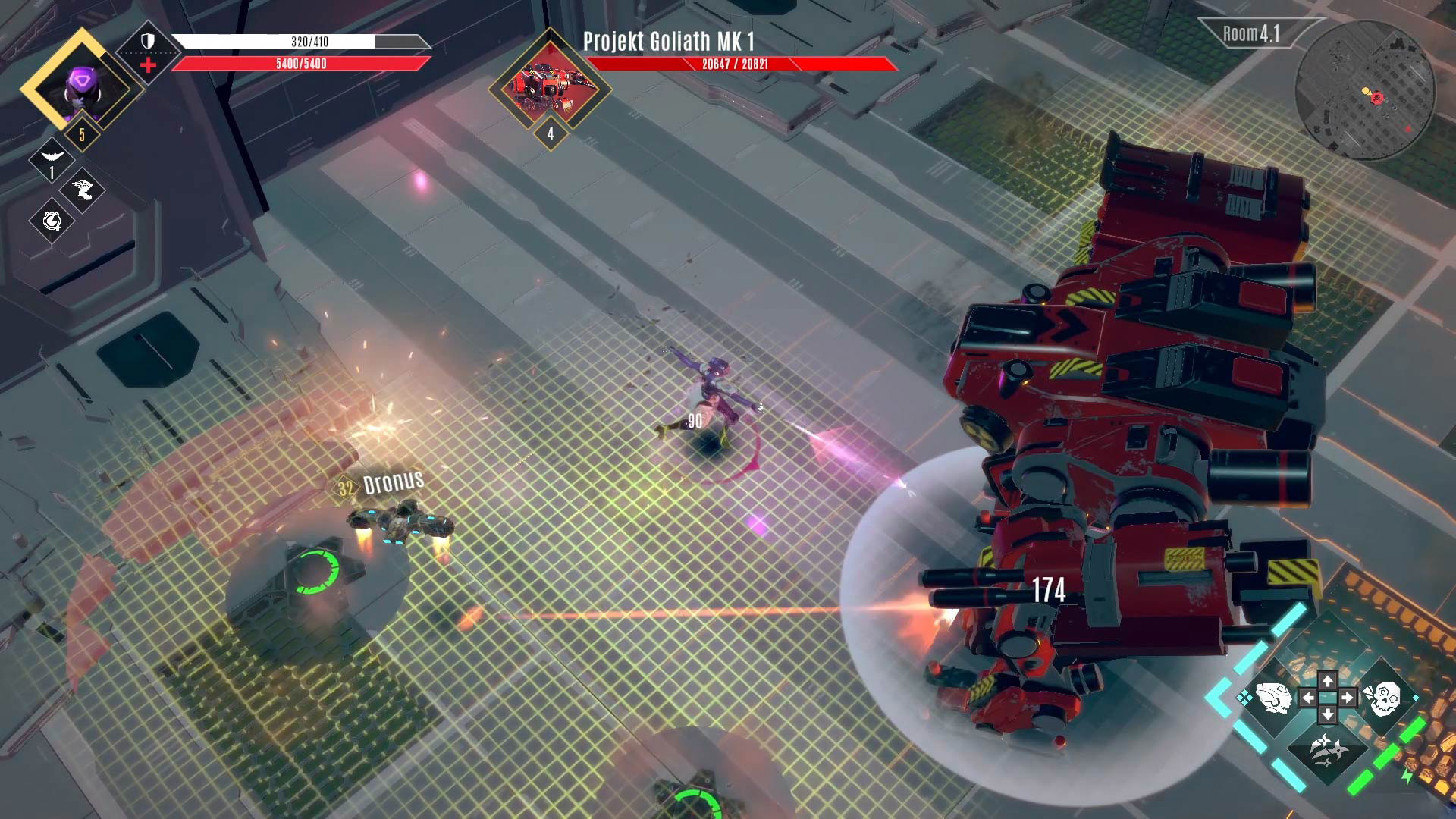Screen dimensions: 1456x819
Task: Use the shuriken throw ability
Action: (x=1327, y=750)
